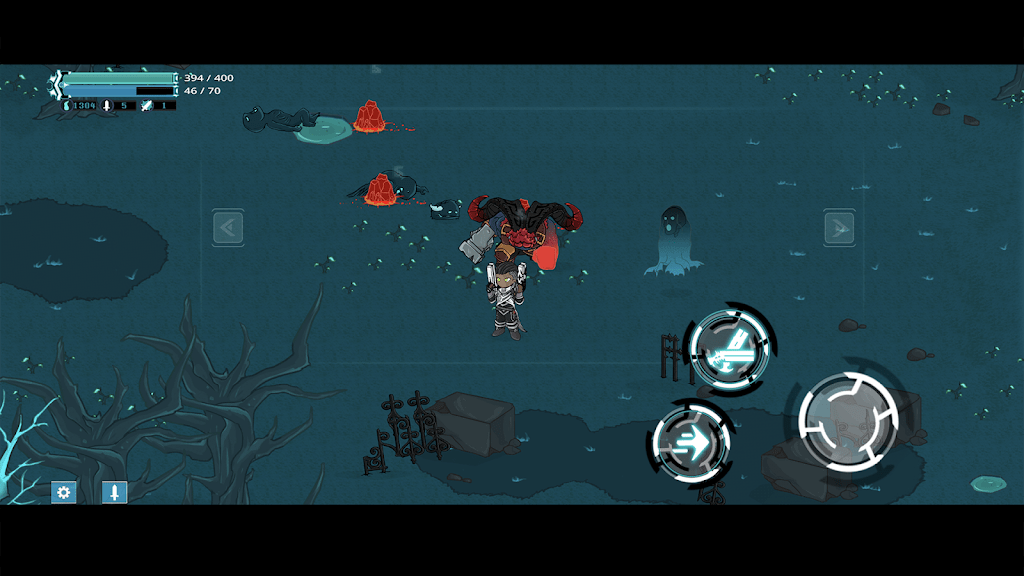Click the right-pointing arrow button
The image size is (1024, 576).
coord(838,228)
